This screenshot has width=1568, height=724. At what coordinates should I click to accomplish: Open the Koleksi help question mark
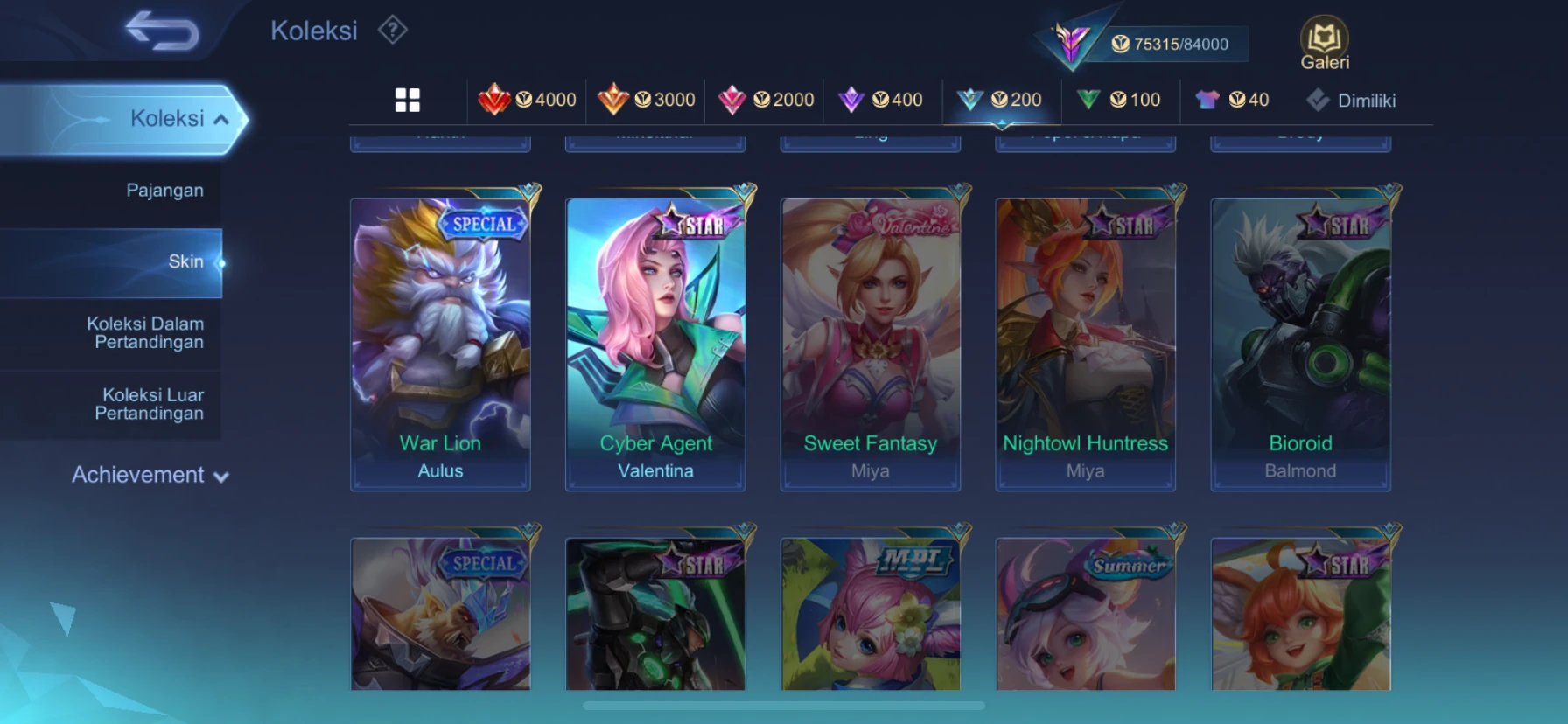393,31
